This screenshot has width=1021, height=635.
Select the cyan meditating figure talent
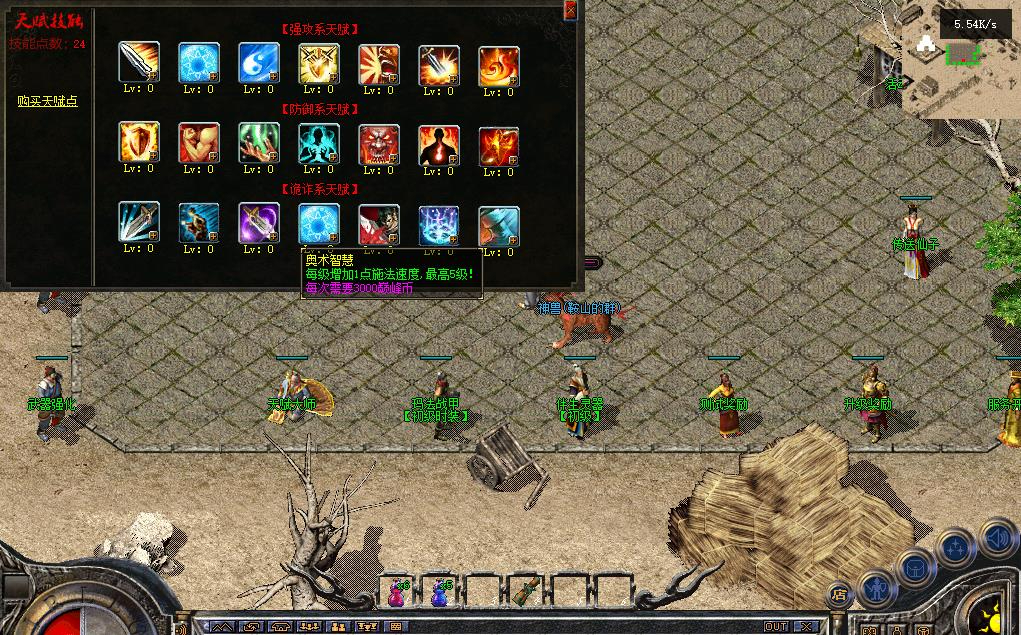coord(318,144)
